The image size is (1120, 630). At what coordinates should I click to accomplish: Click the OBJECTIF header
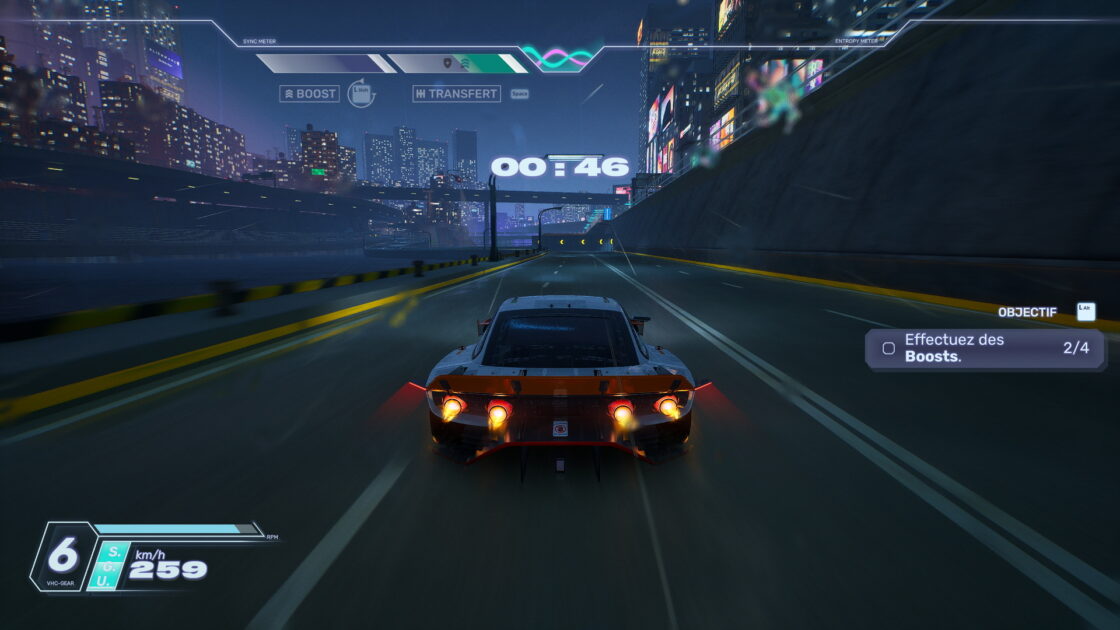coord(1027,312)
